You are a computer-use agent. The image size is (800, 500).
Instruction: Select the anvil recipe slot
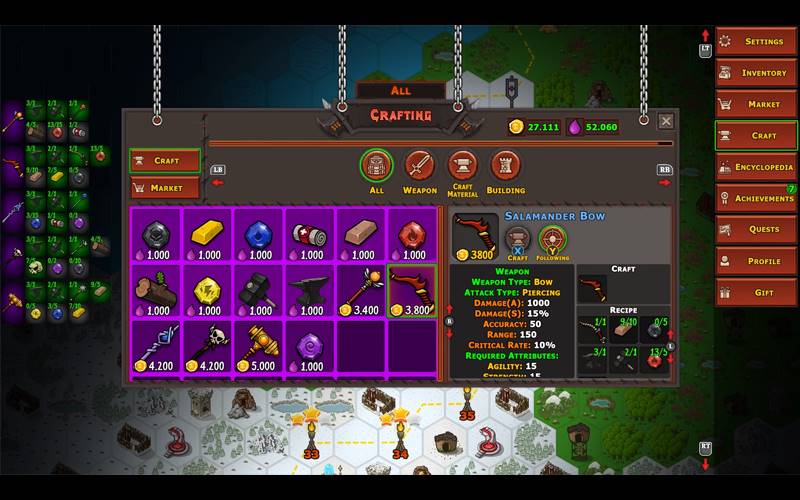click(309, 291)
